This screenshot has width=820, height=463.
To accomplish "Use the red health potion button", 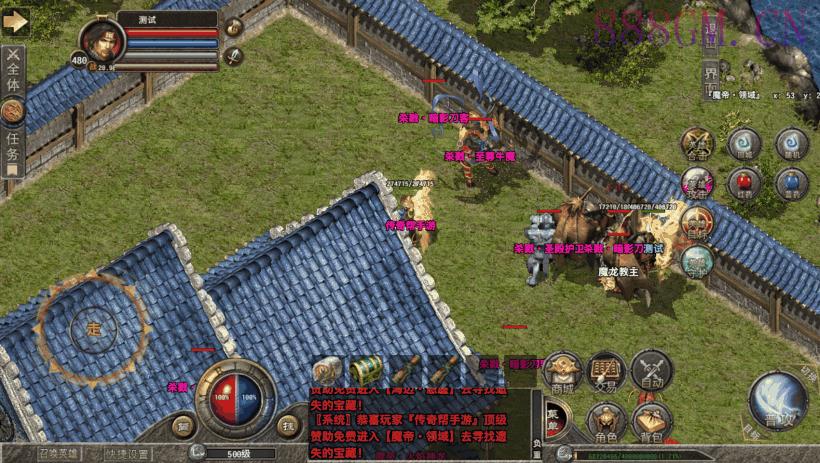I will tap(744, 183).
